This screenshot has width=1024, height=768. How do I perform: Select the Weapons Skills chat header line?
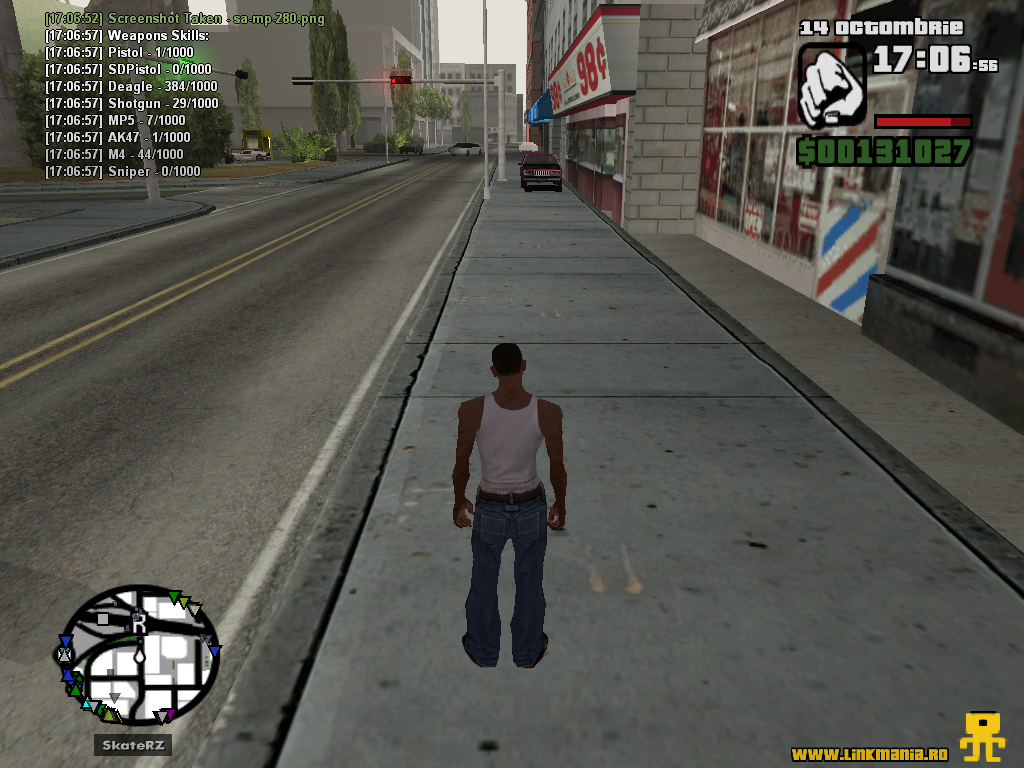tap(126, 36)
